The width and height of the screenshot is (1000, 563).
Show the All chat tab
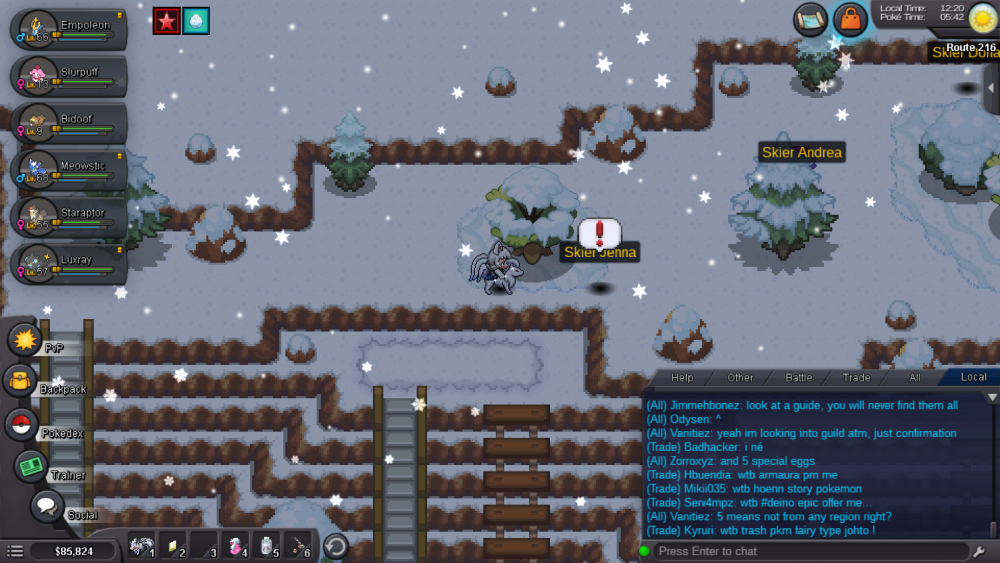pyautogui.click(x=914, y=377)
